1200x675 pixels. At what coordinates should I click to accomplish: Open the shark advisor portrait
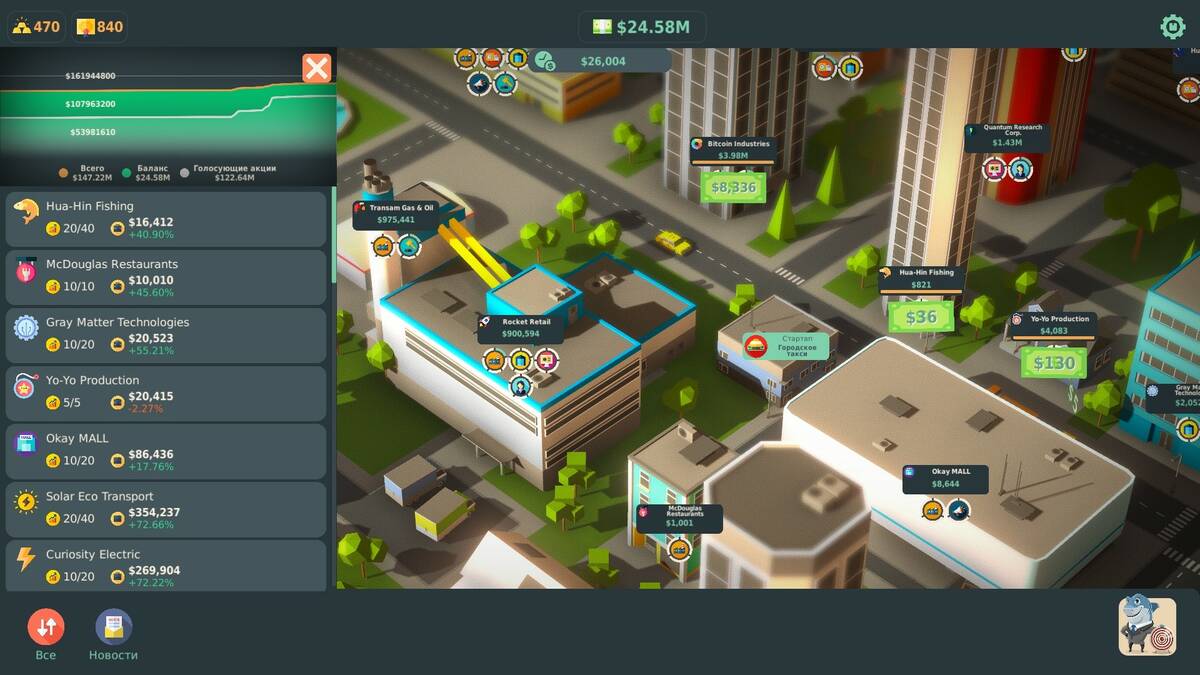tap(1147, 626)
